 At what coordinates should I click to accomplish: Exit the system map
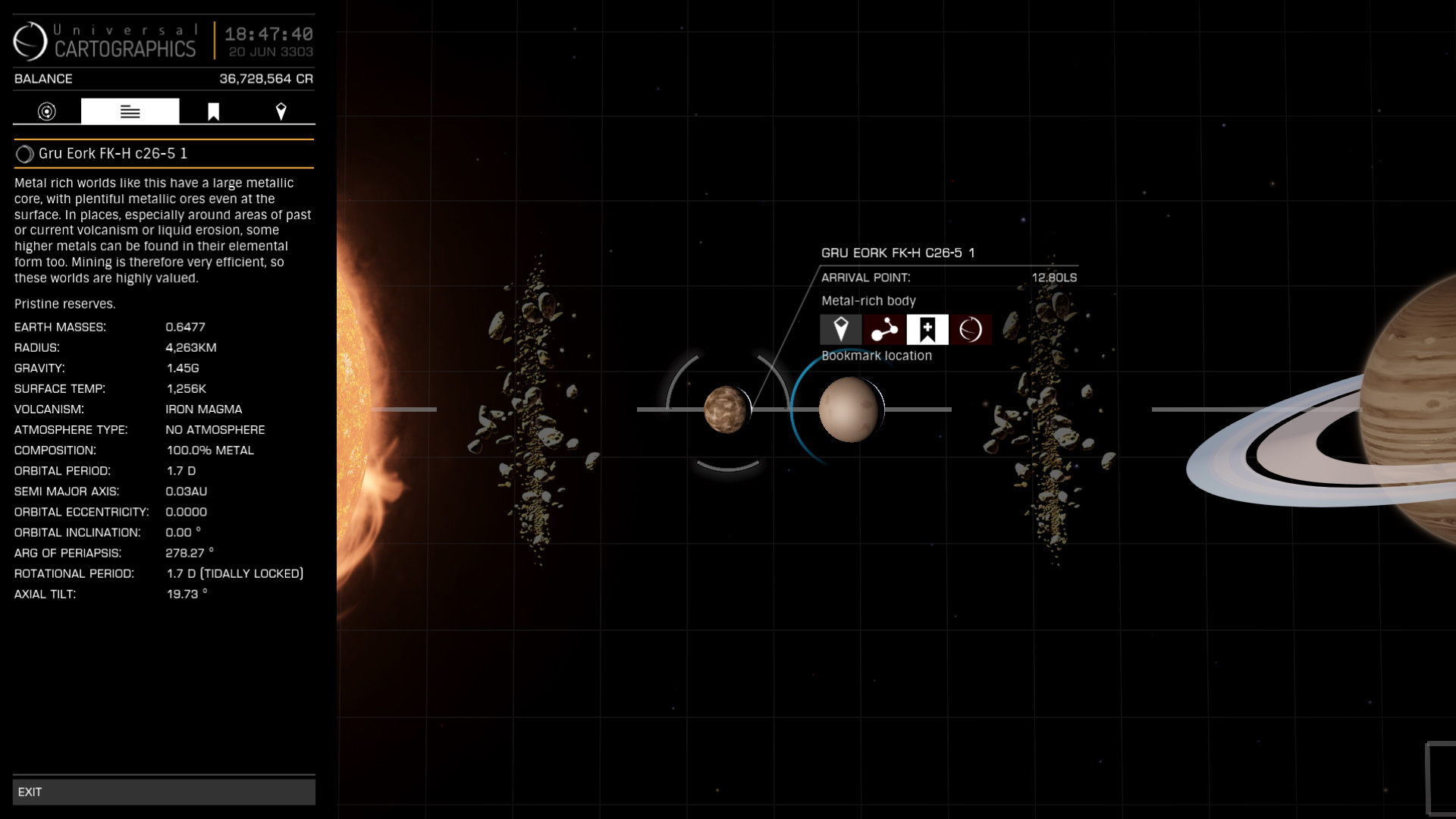[163, 792]
